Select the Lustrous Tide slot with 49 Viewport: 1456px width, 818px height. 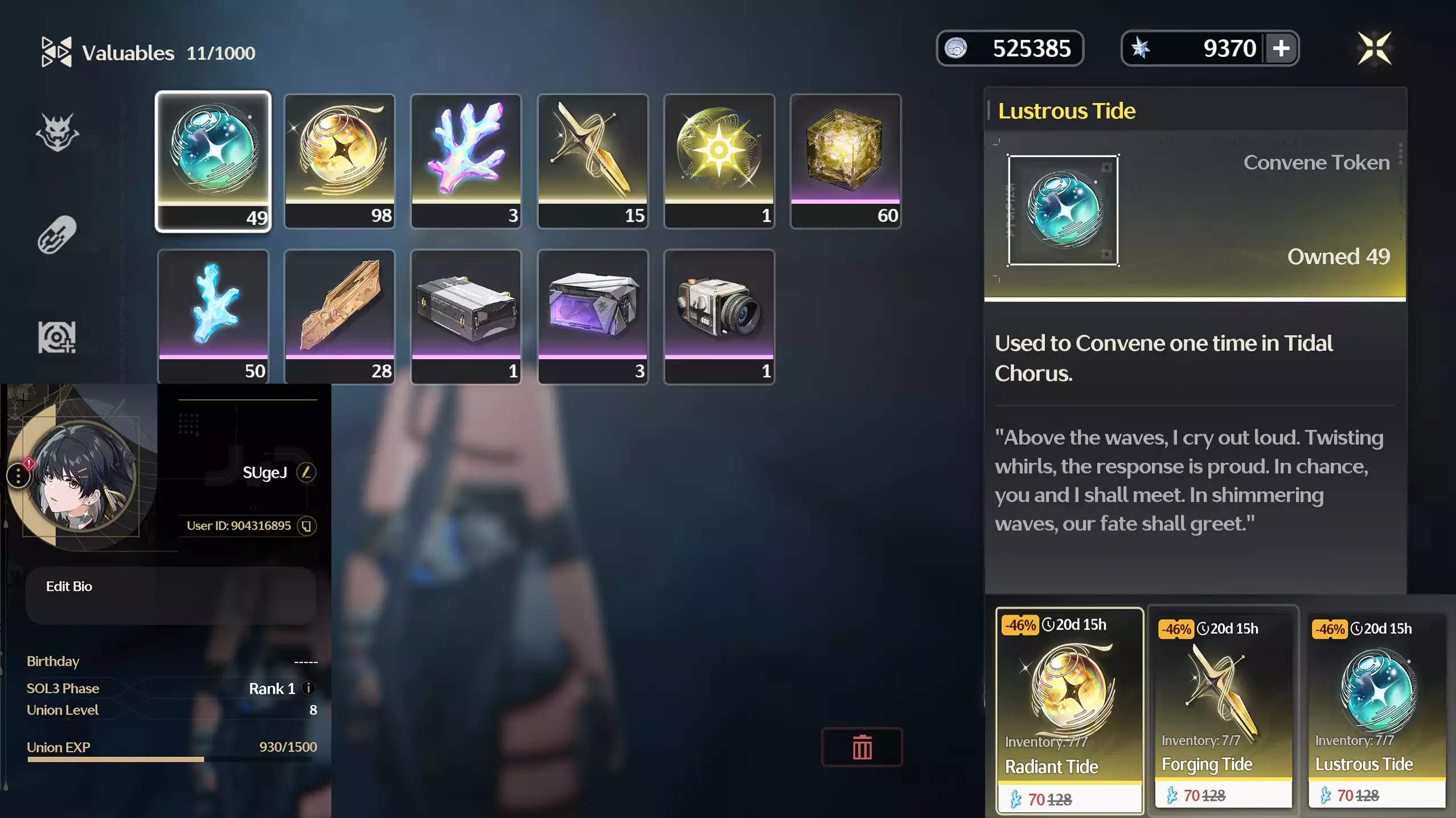tap(213, 161)
